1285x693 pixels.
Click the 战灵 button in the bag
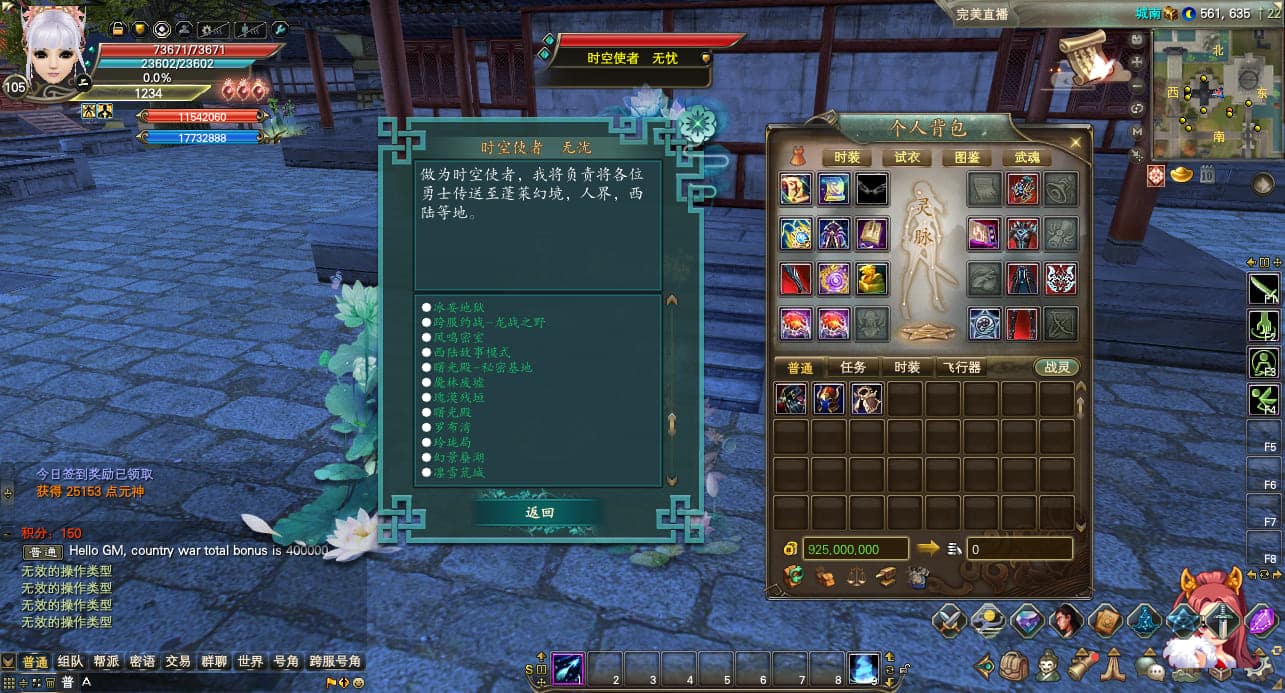[1057, 367]
